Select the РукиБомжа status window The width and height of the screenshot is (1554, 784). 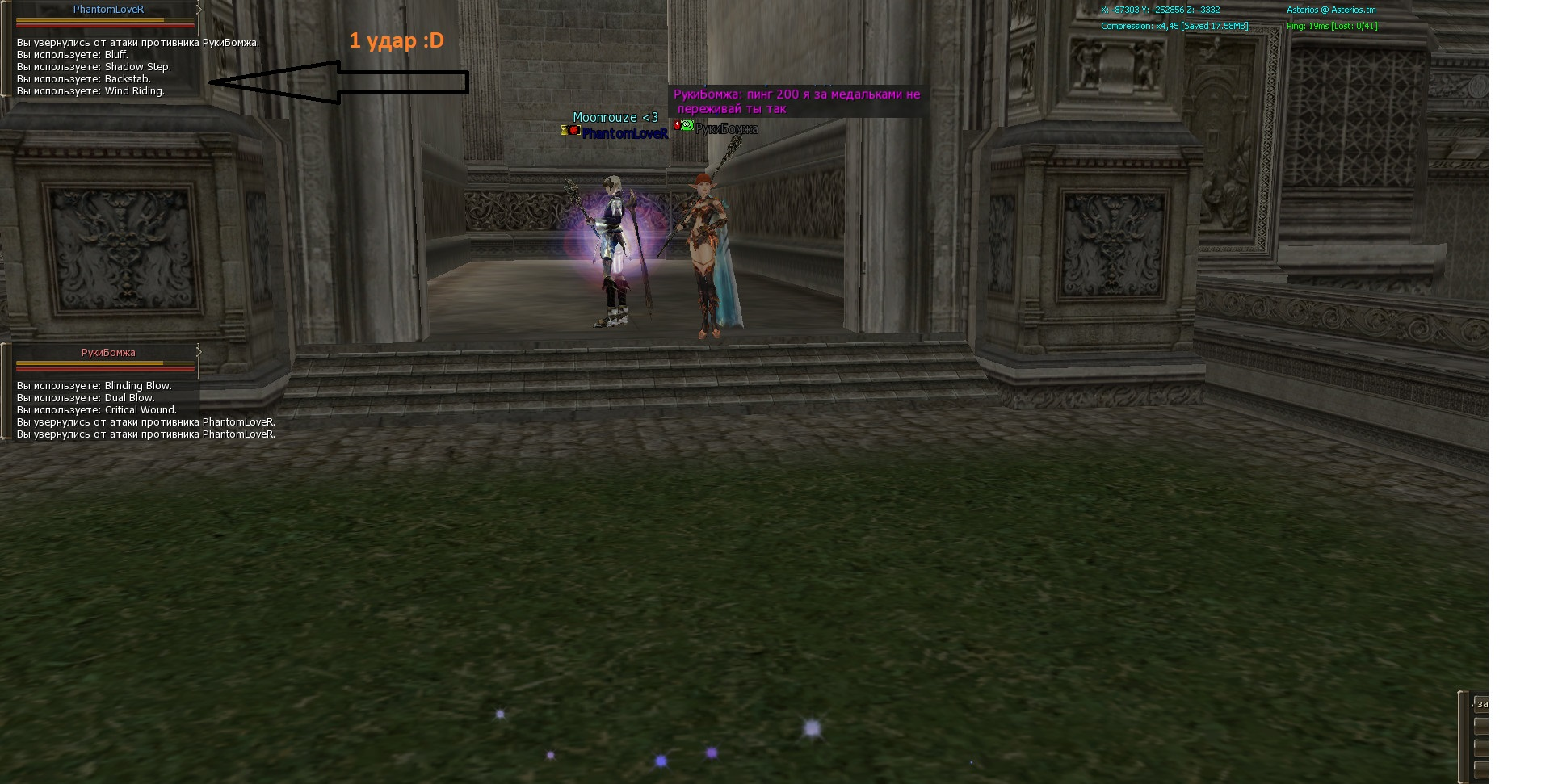point(107,353)
